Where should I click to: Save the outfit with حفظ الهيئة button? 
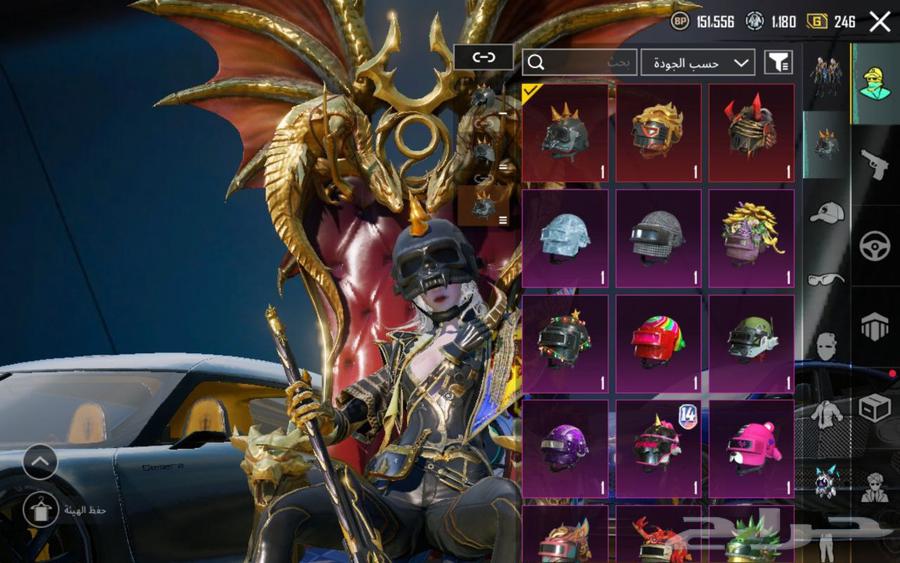[42, 510]
